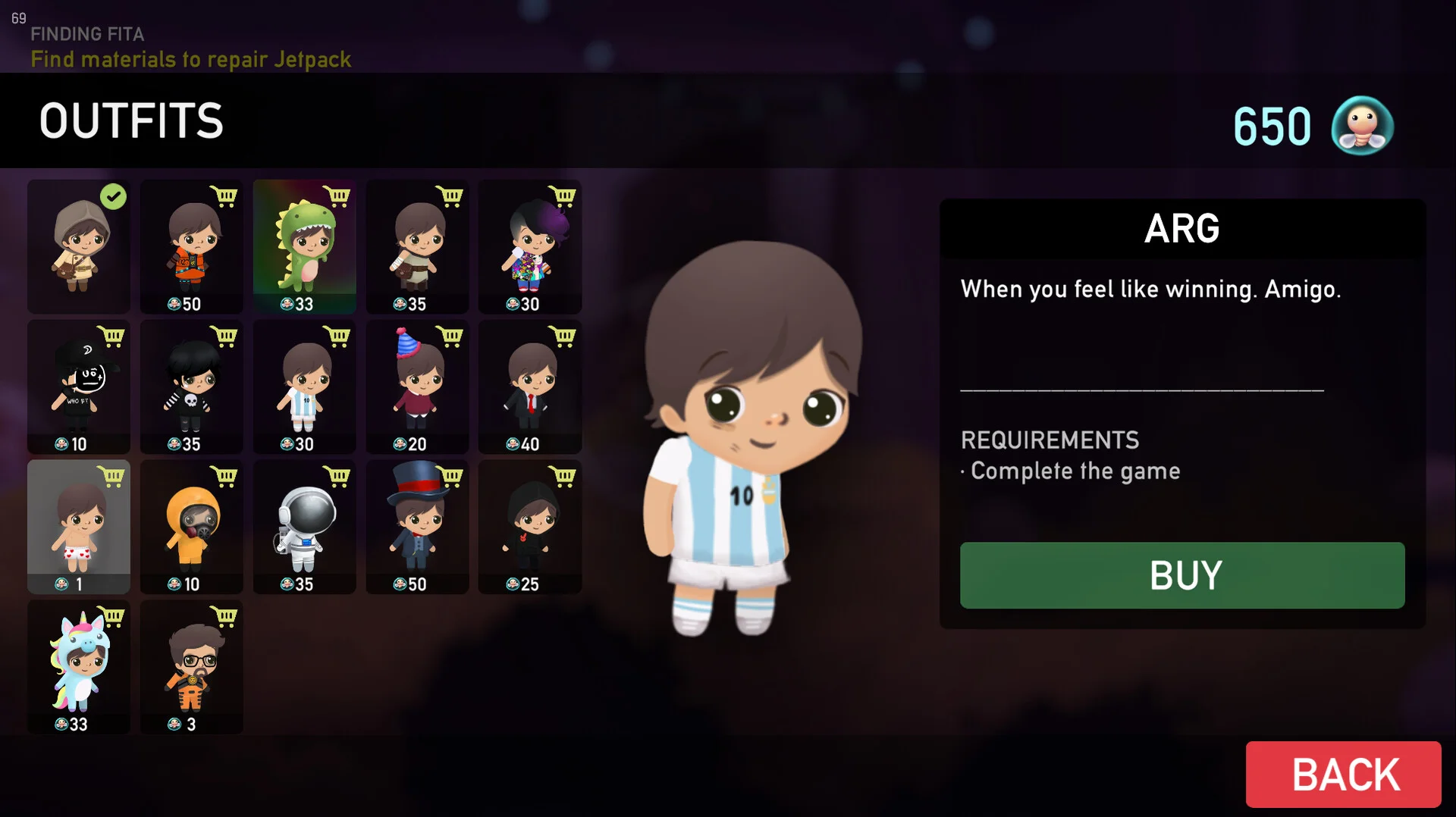Screen dimensions: 1456x817
Task: Select the yellow hazmat gas mask outfit
Action: tap(192, 527)
